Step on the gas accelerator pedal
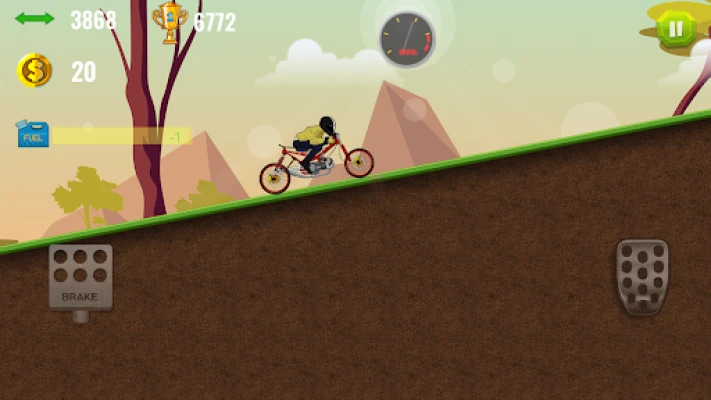This screenshot has height=400, width=711. tap(641, 277)
